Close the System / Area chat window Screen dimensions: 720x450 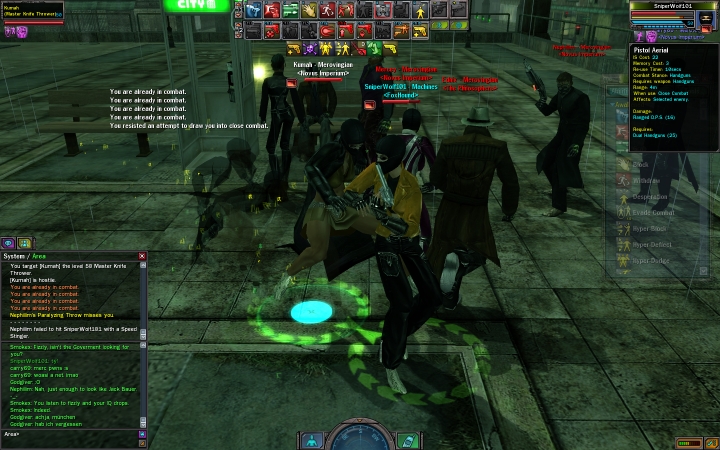(142, 256)
